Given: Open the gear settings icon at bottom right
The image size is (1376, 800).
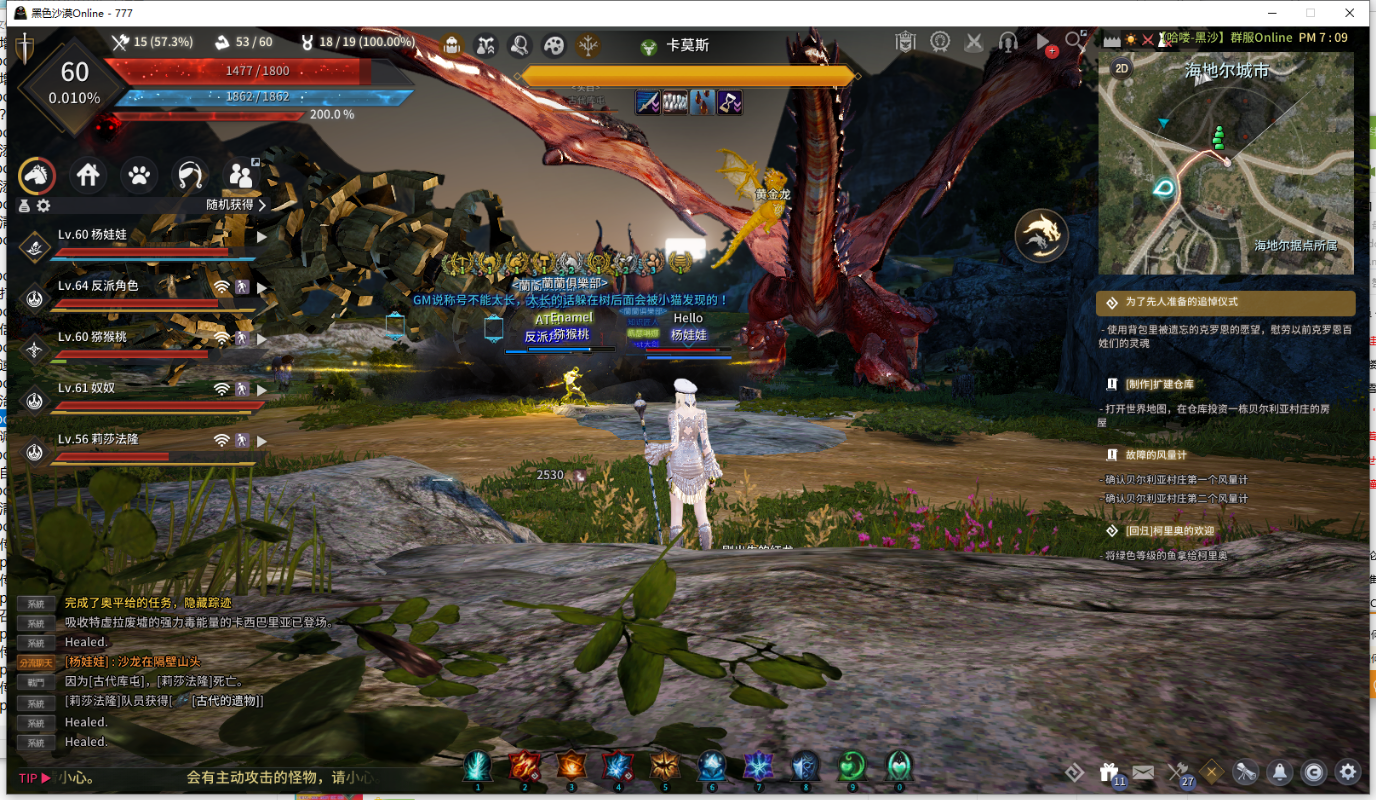Looking at the screenshot, I should coord(1348,772).
